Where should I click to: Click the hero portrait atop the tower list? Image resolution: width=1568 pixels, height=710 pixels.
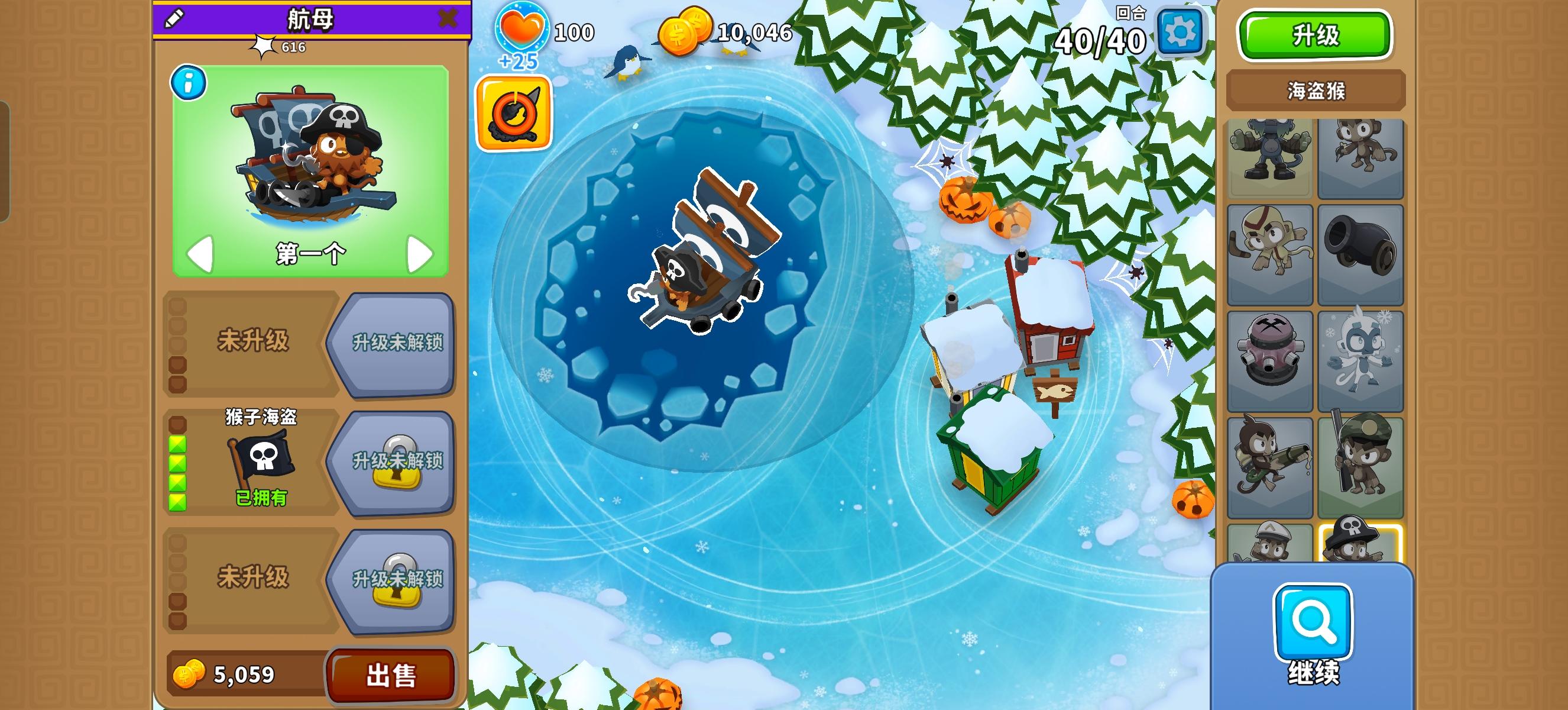[1270, 155]
